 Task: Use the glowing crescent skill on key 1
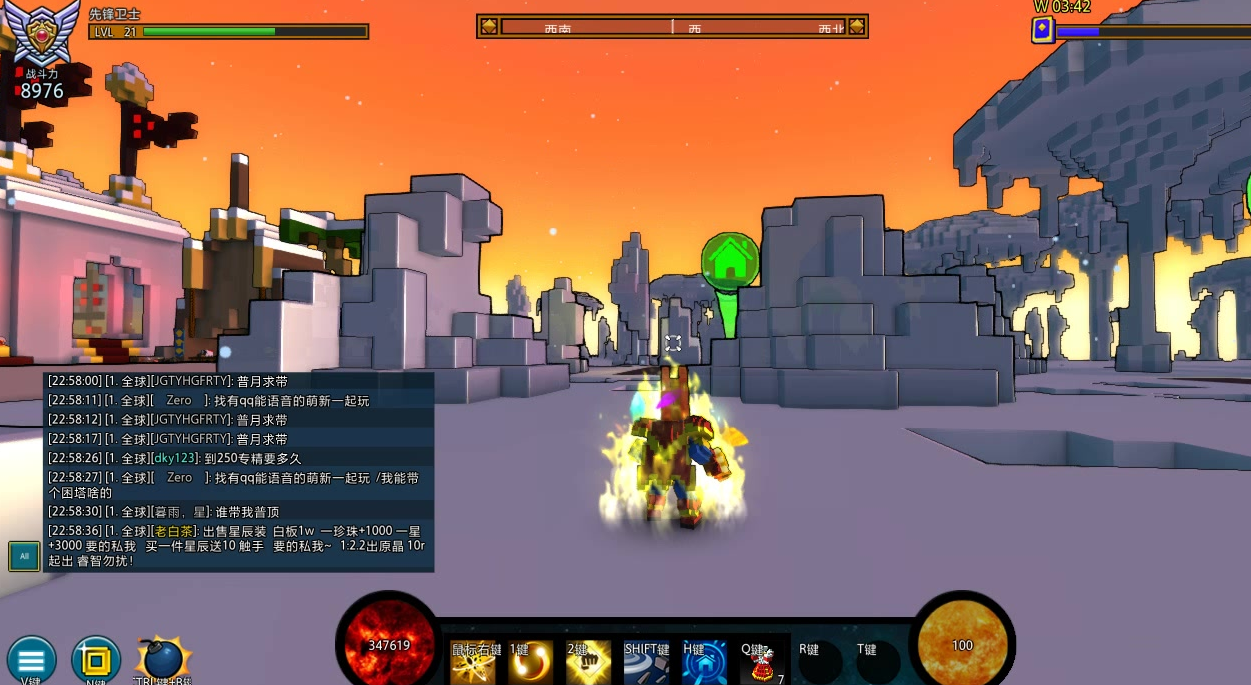click(x=530, y=662)
